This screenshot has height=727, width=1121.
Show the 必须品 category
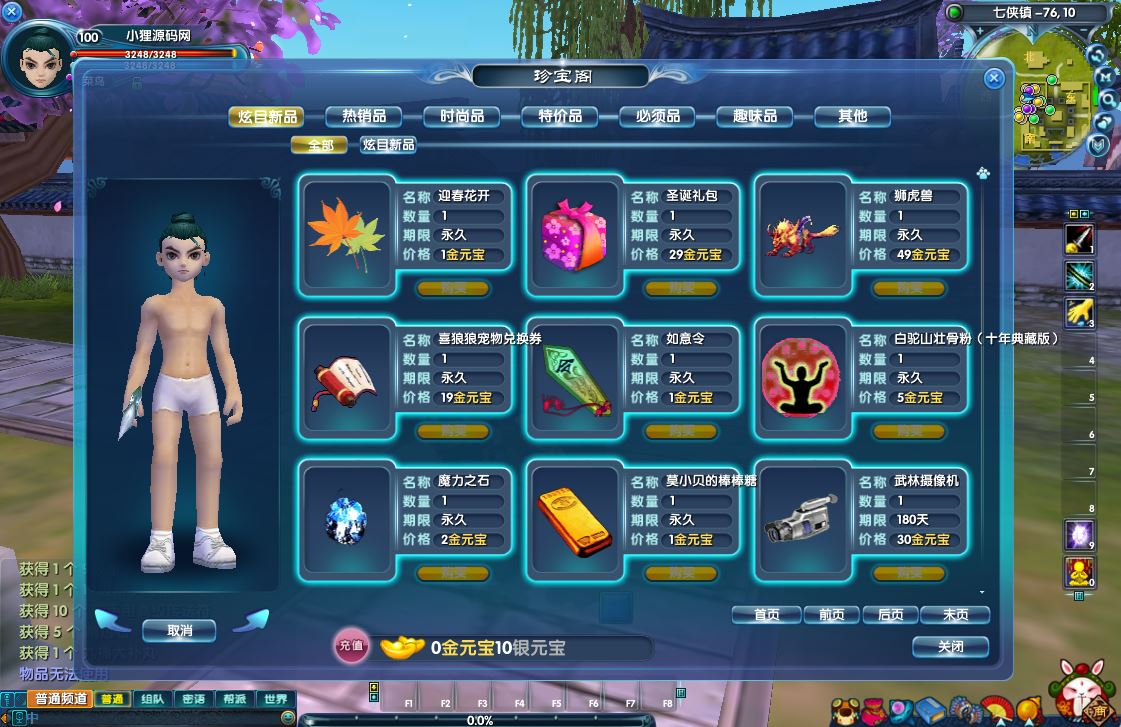[657, 116]
